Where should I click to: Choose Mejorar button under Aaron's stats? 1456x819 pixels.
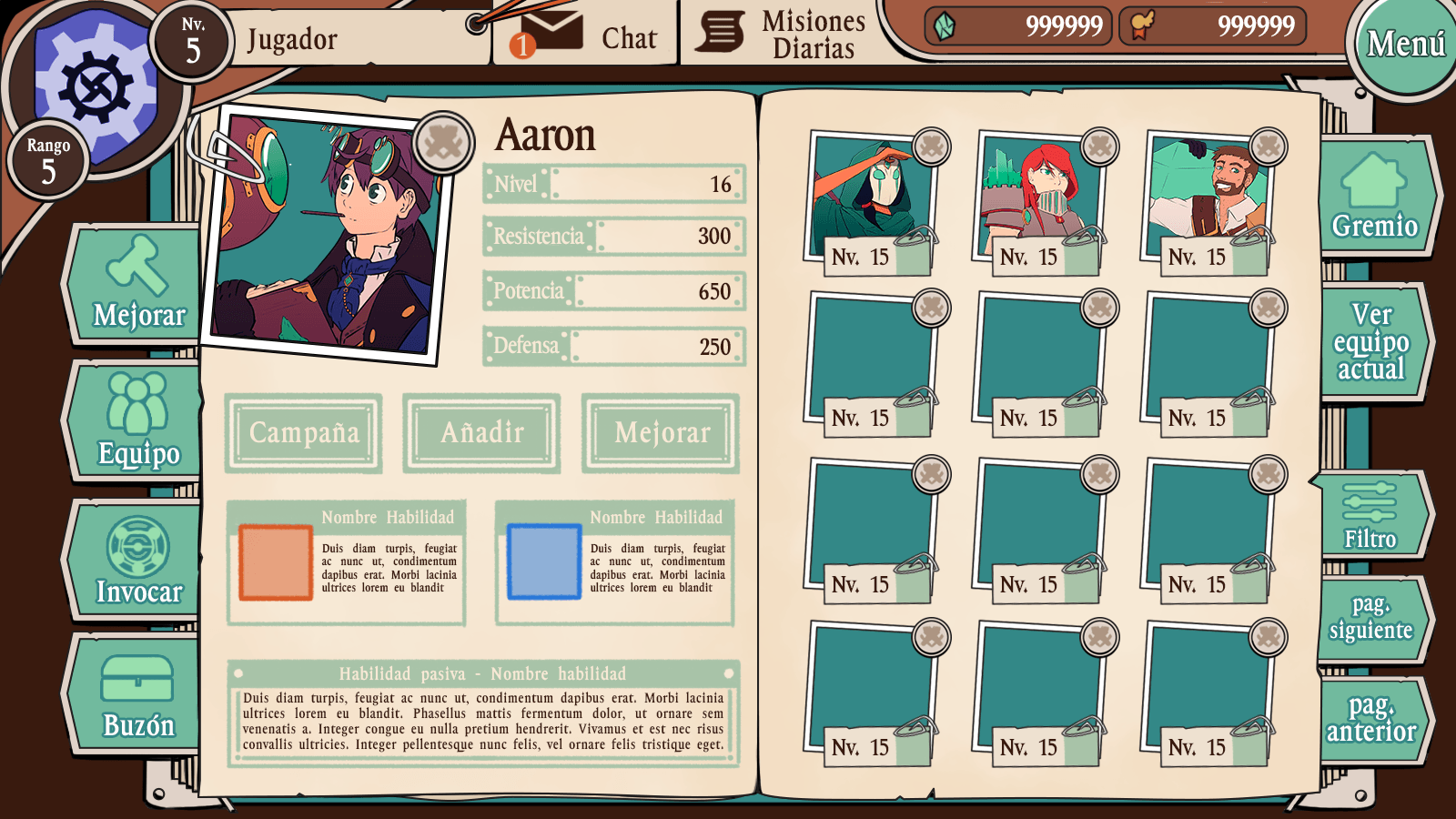662,433
